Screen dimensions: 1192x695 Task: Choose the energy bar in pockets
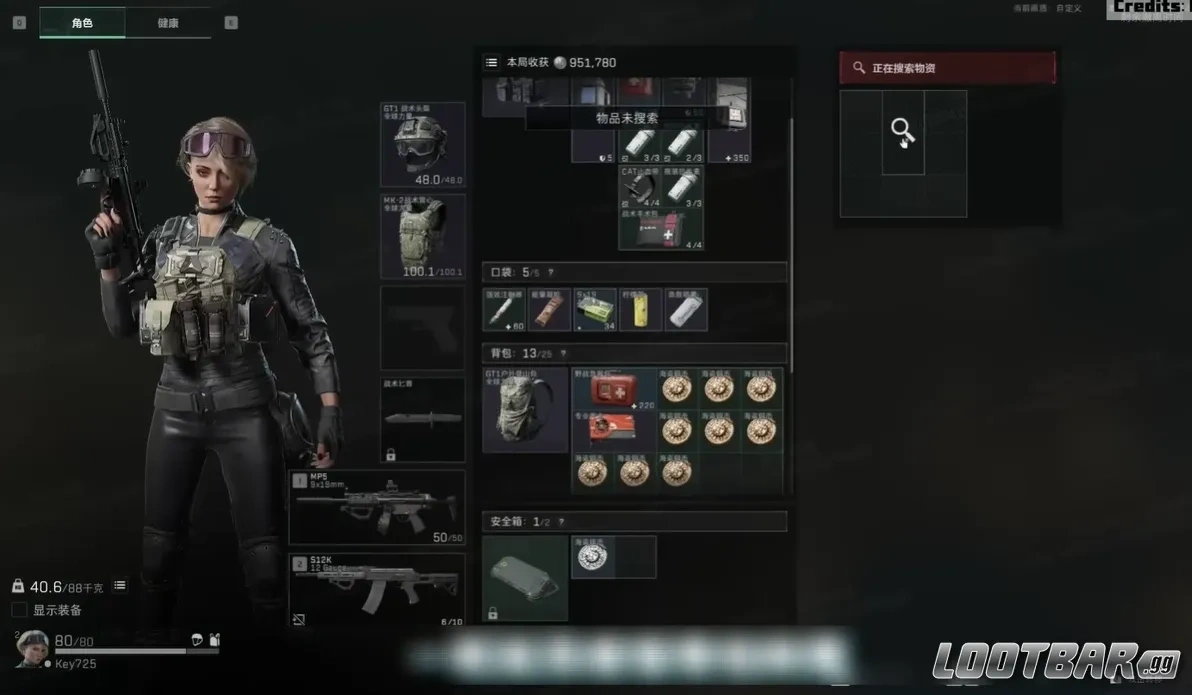(x=549, y=310)
